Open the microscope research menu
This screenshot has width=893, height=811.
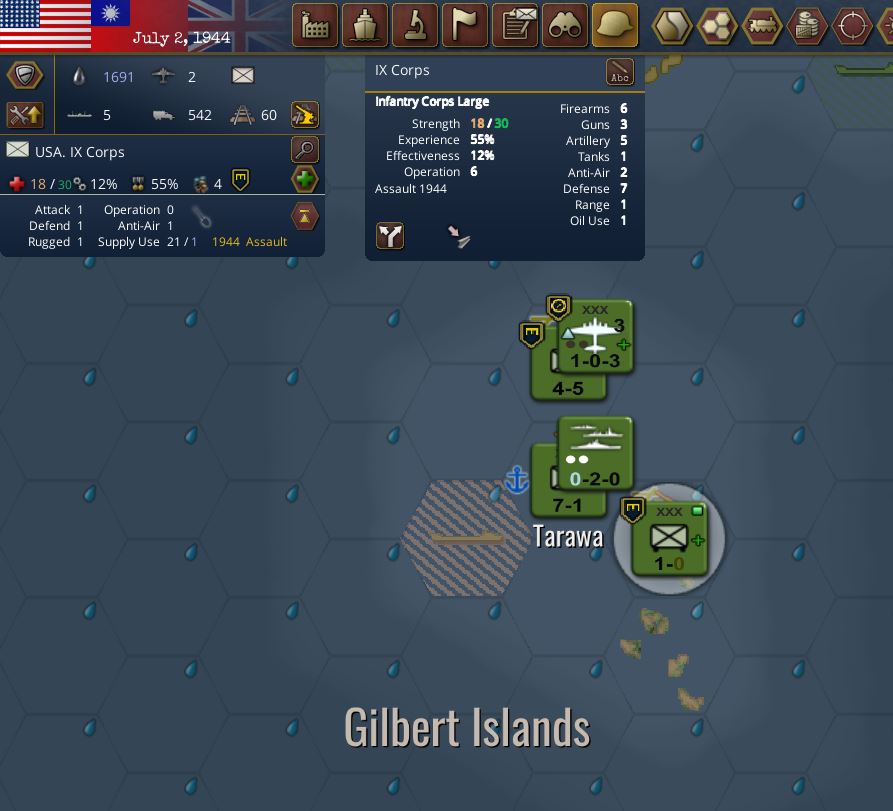415,26
